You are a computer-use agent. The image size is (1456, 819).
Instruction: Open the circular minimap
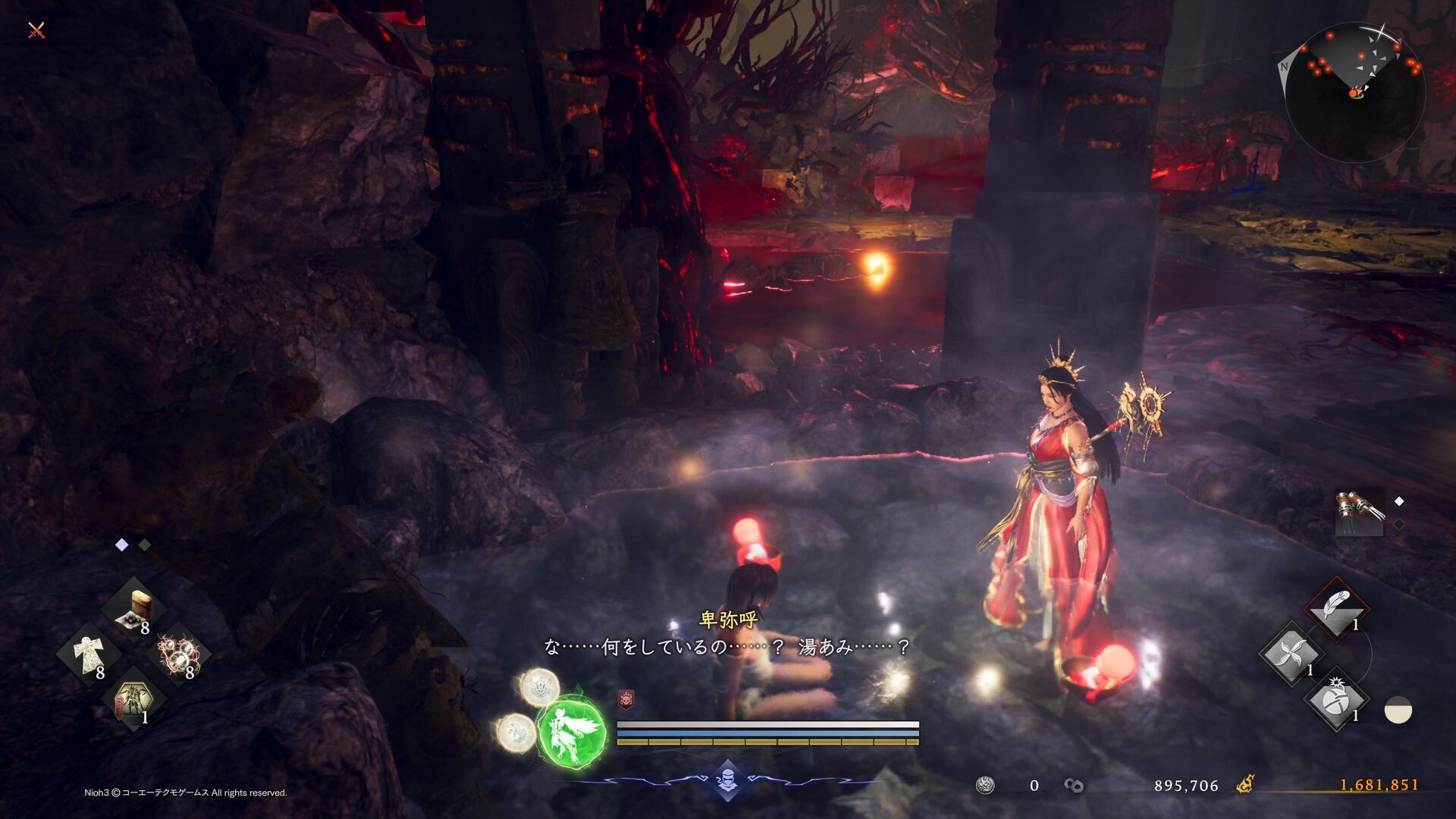(x=1355, y=92)
